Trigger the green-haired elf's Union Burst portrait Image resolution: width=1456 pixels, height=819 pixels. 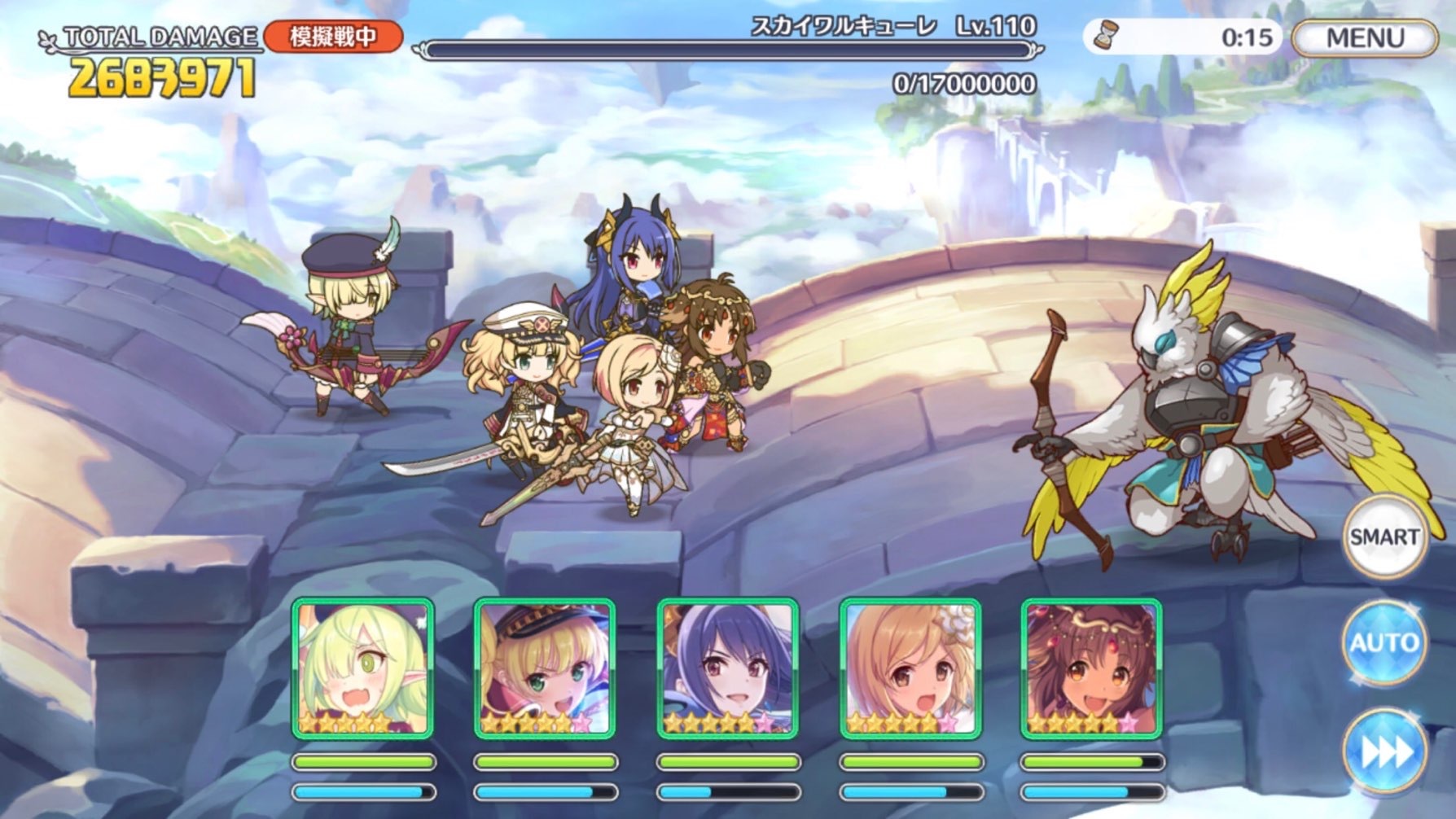[362, 668]
